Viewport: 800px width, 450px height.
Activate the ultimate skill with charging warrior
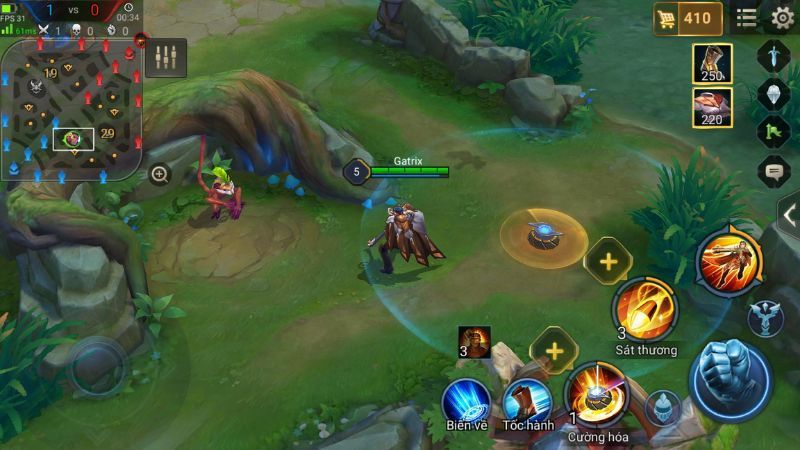[729, 261]
